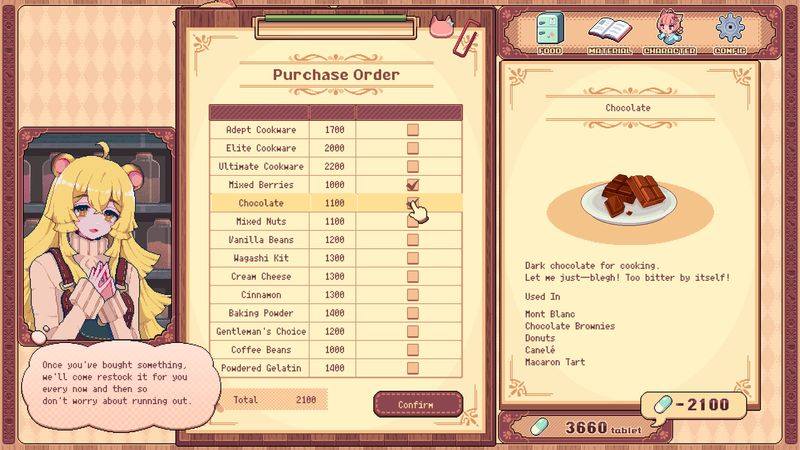Select the Ultimate Cookware checkbox

(412, 166)
